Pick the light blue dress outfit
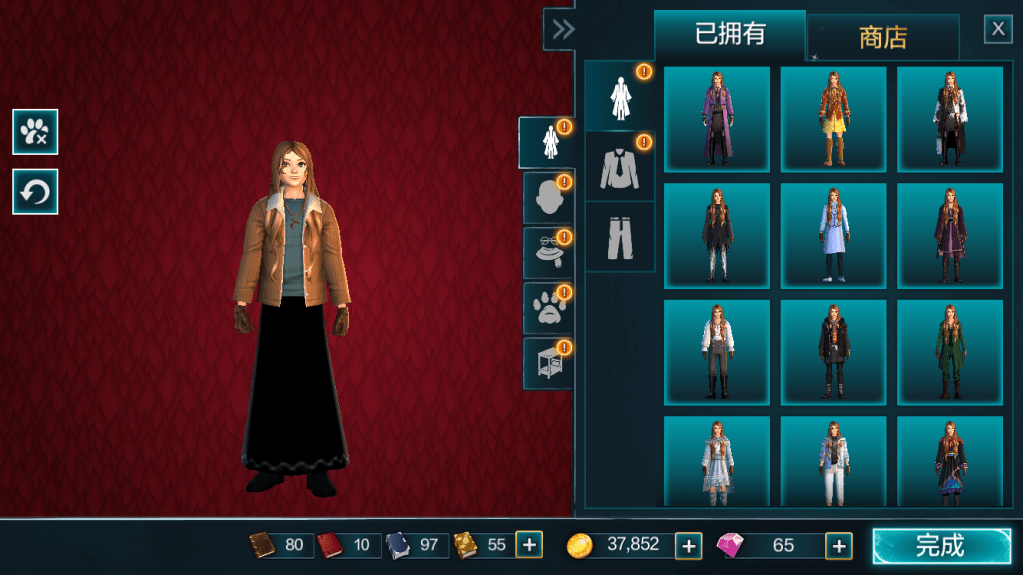Image resolution: width=1023 pixels, height=575 pixels. [x=833, y=236]
